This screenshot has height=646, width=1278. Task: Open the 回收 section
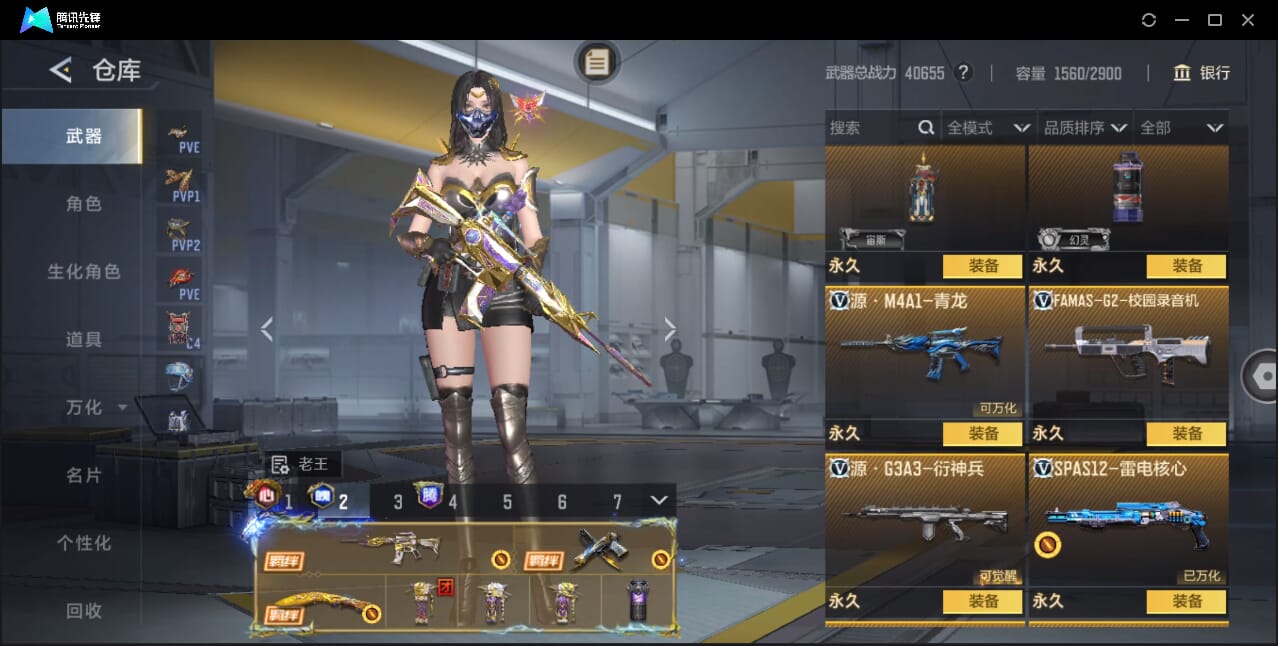(x=84, y=610)
